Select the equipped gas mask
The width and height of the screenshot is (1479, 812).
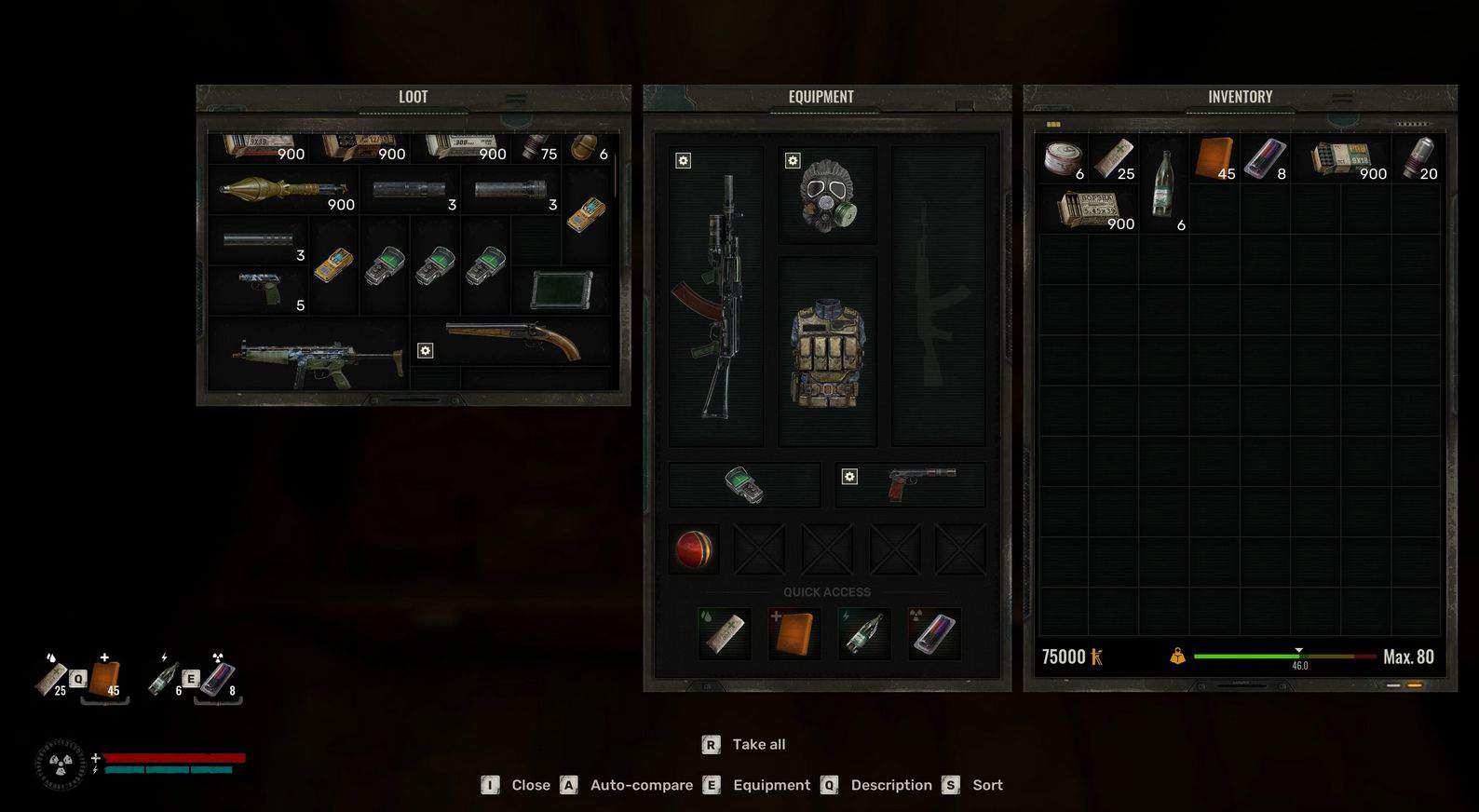tap(826, 196)
